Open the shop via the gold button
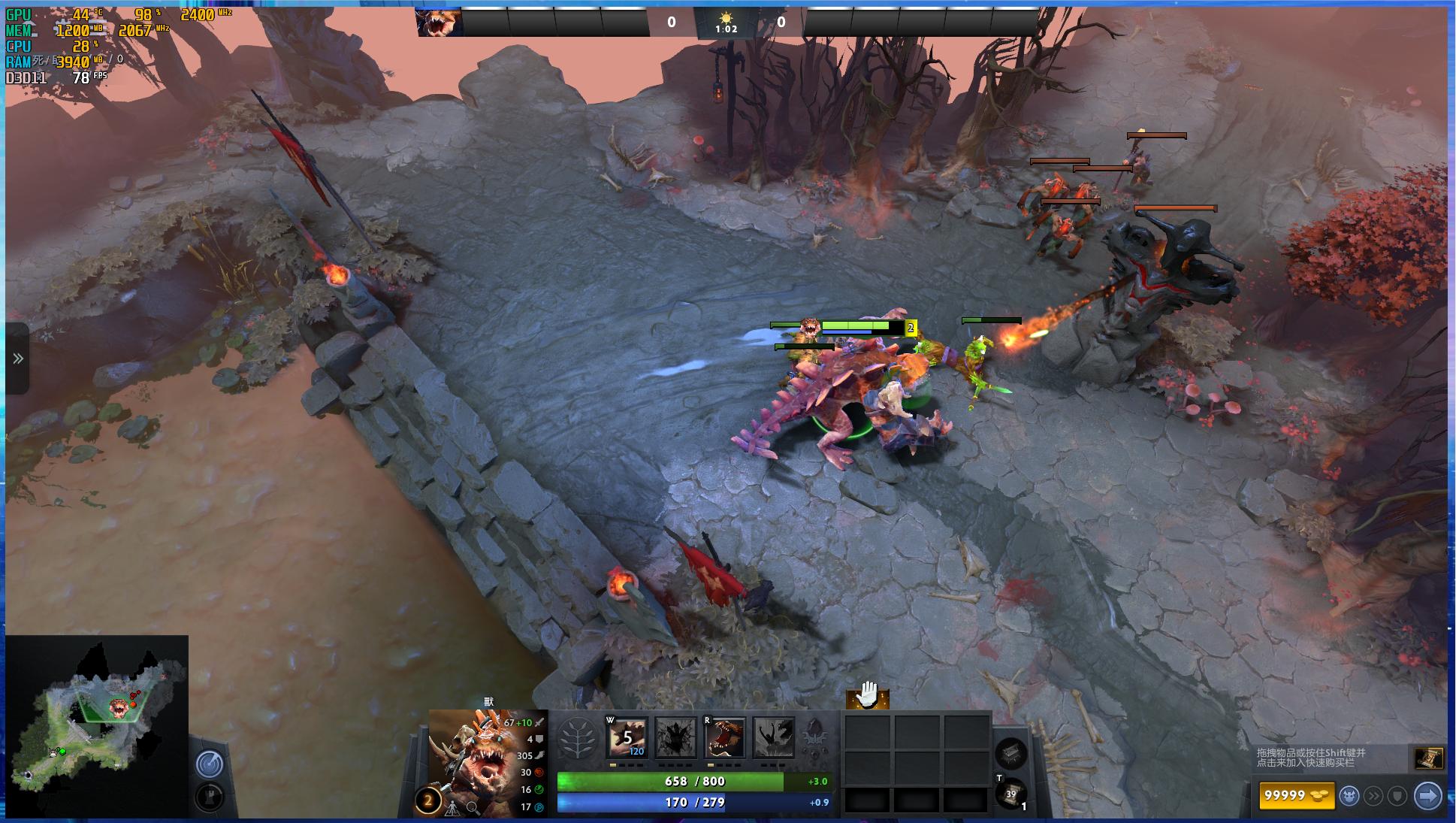Screen dimensions: 1456x823 [1296, 795]
